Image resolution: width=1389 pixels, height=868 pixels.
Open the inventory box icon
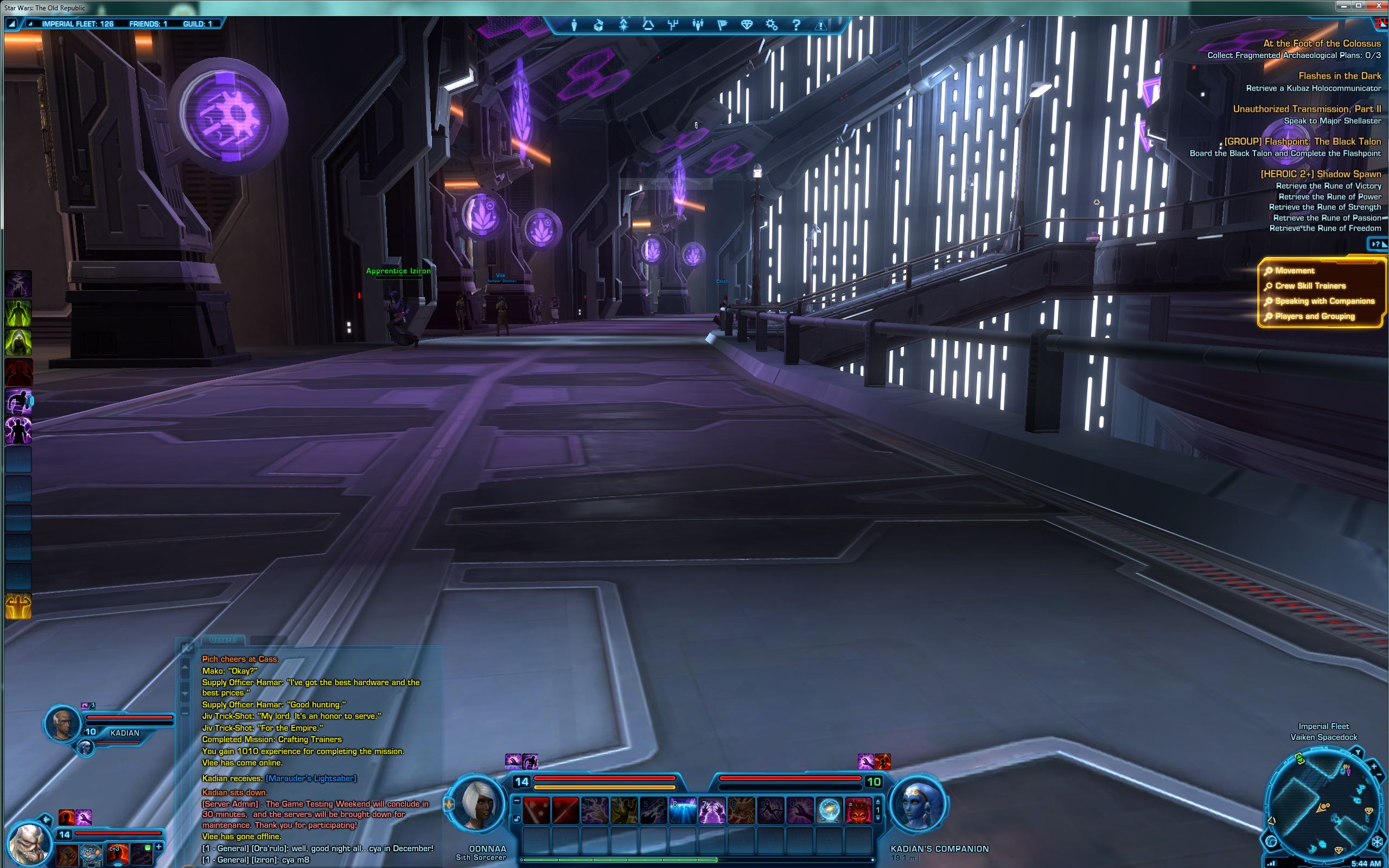click(x=598, y=25)
